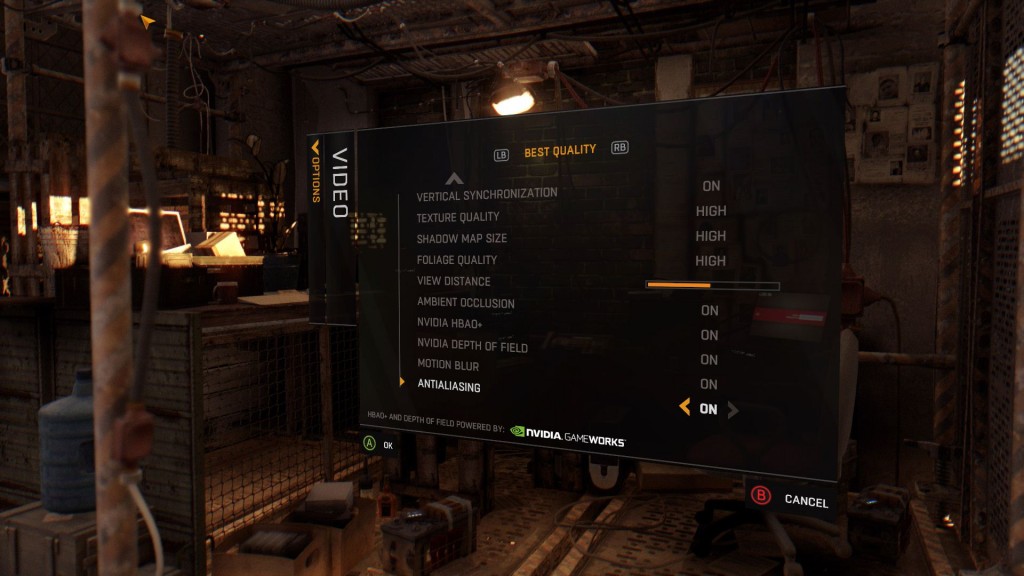Click the View Distance slider bar

pos(712,285)
